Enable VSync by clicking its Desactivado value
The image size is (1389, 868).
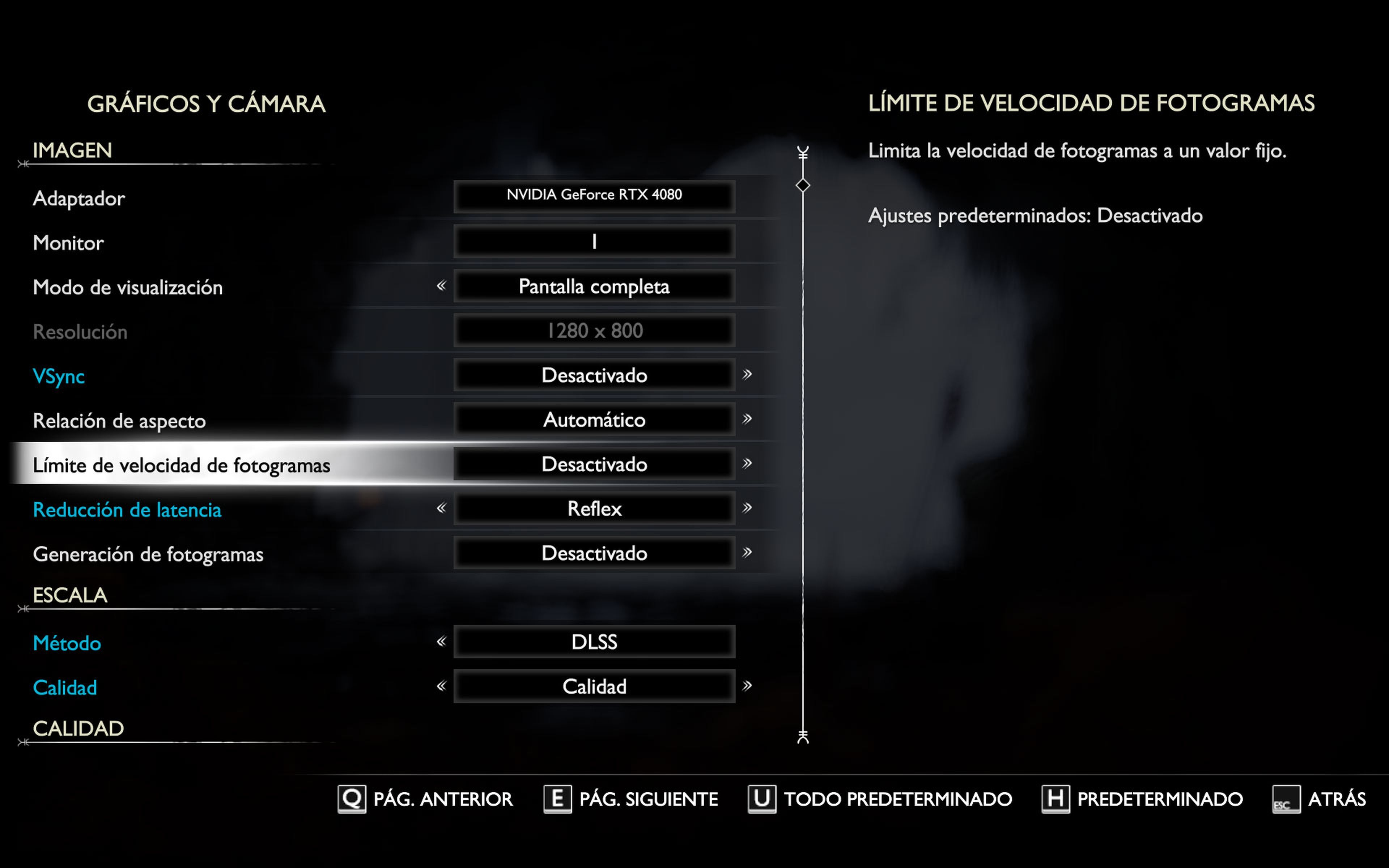coord(594,375)
